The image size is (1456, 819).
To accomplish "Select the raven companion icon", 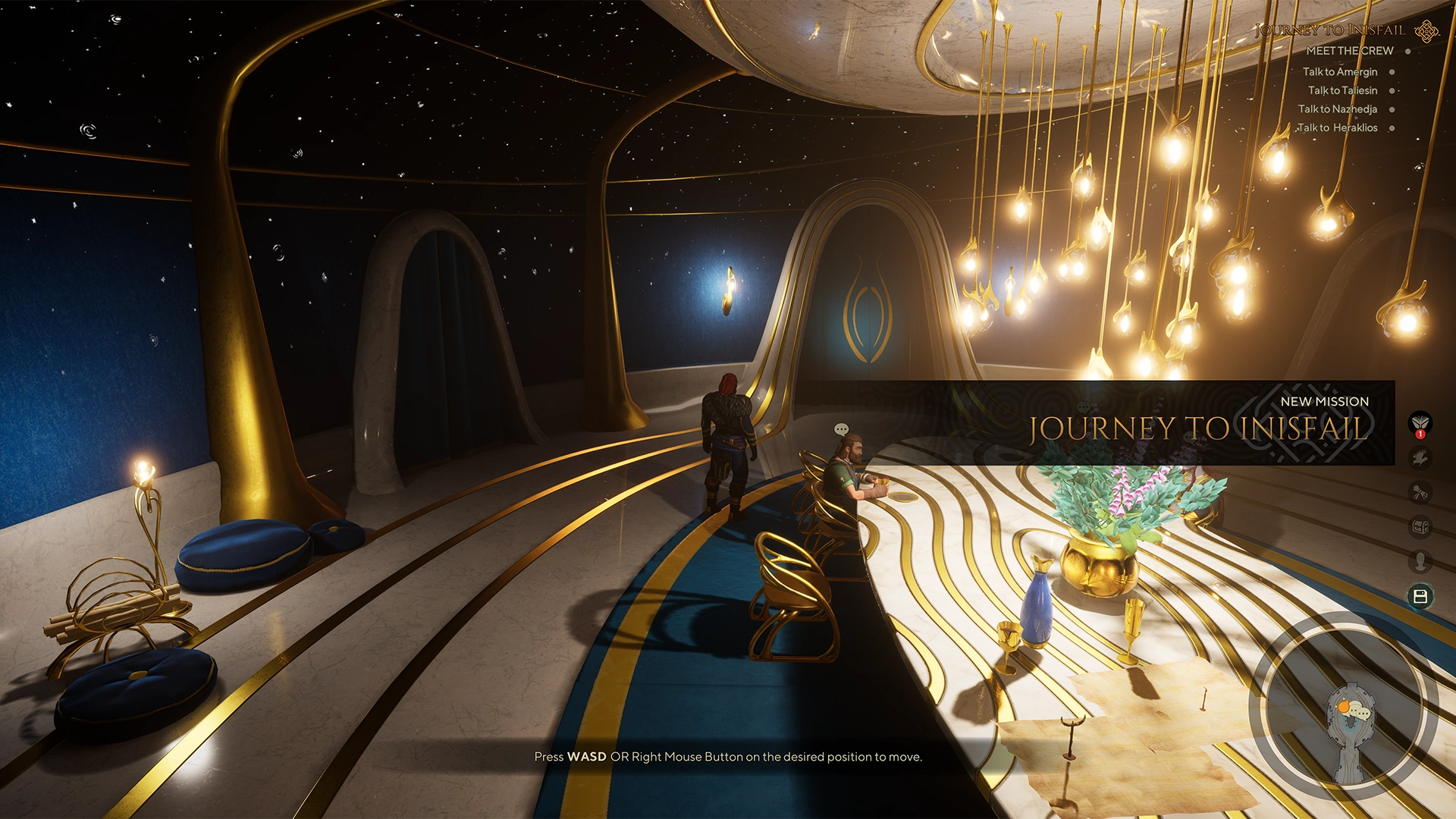I will tap(1420, 455).
